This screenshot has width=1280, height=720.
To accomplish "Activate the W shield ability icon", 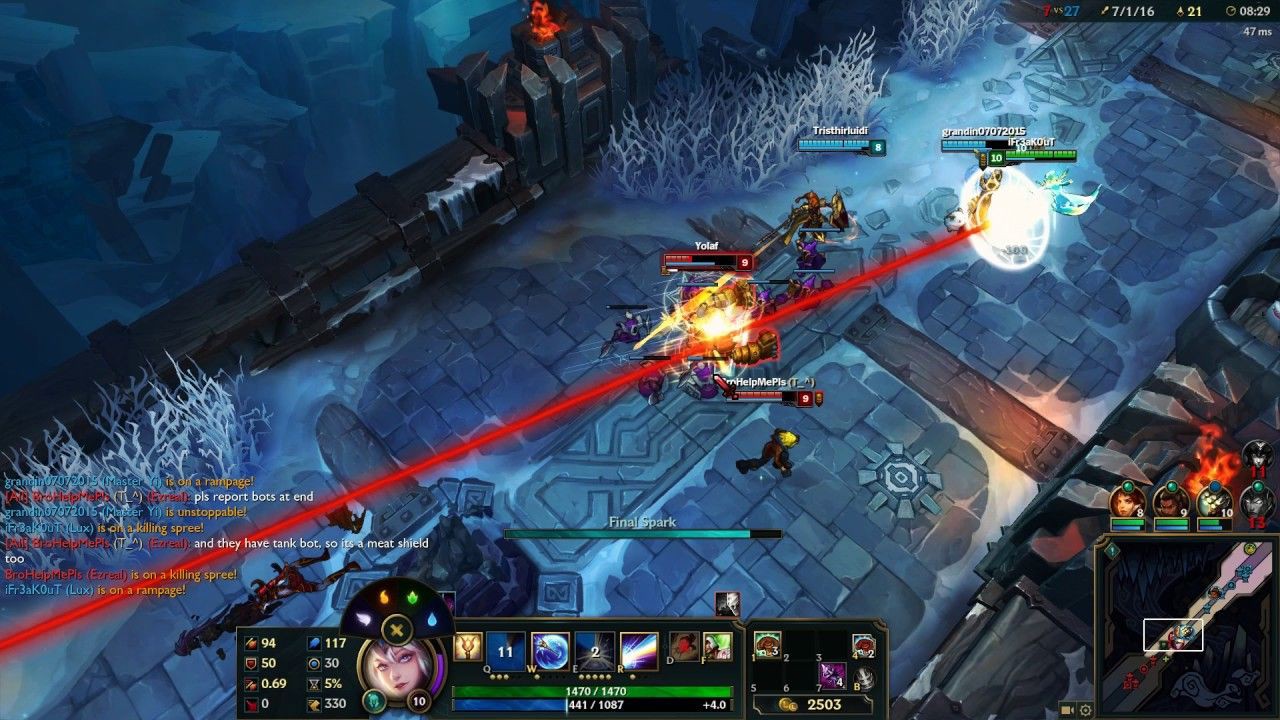I will tap(550, 651).
